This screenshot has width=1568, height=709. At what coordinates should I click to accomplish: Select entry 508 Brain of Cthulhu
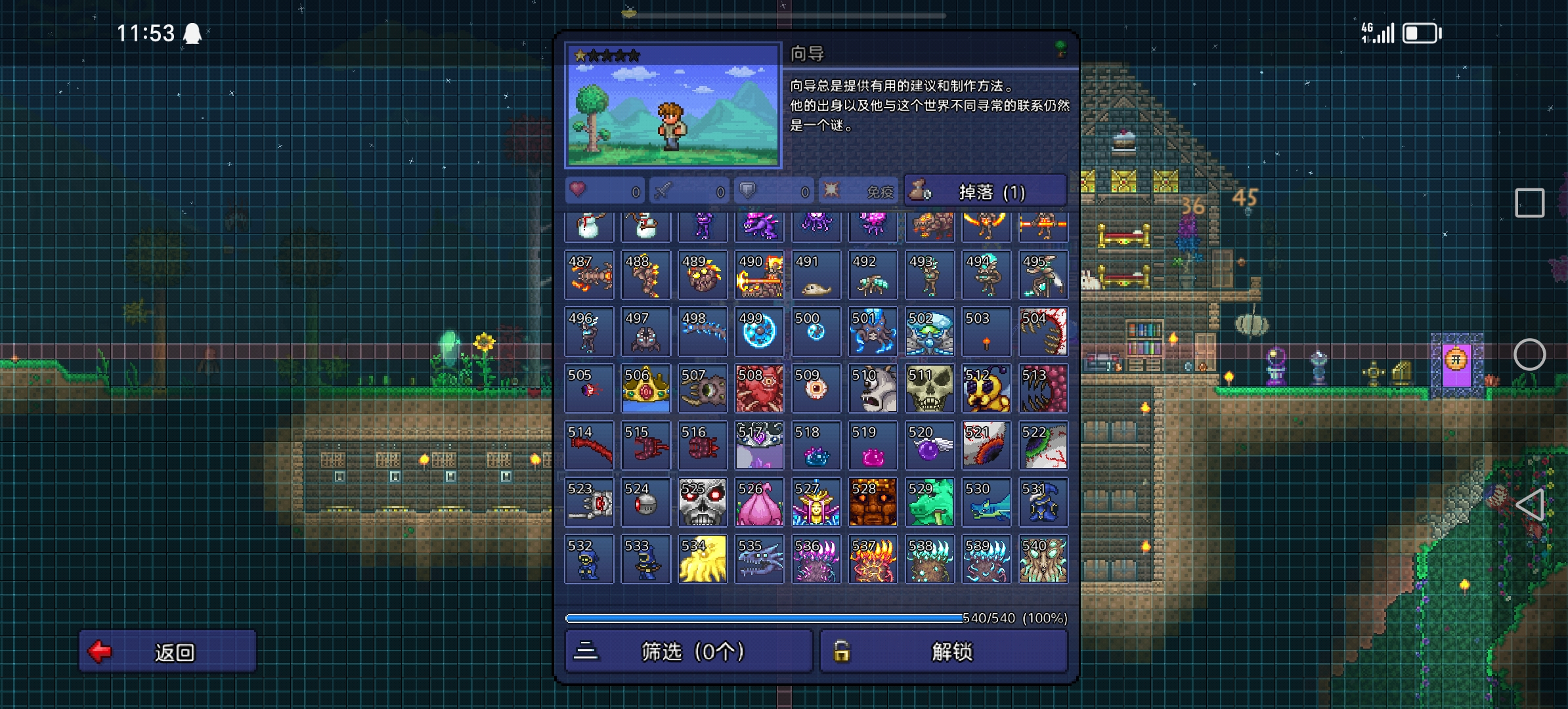click(x=759, y=389)
